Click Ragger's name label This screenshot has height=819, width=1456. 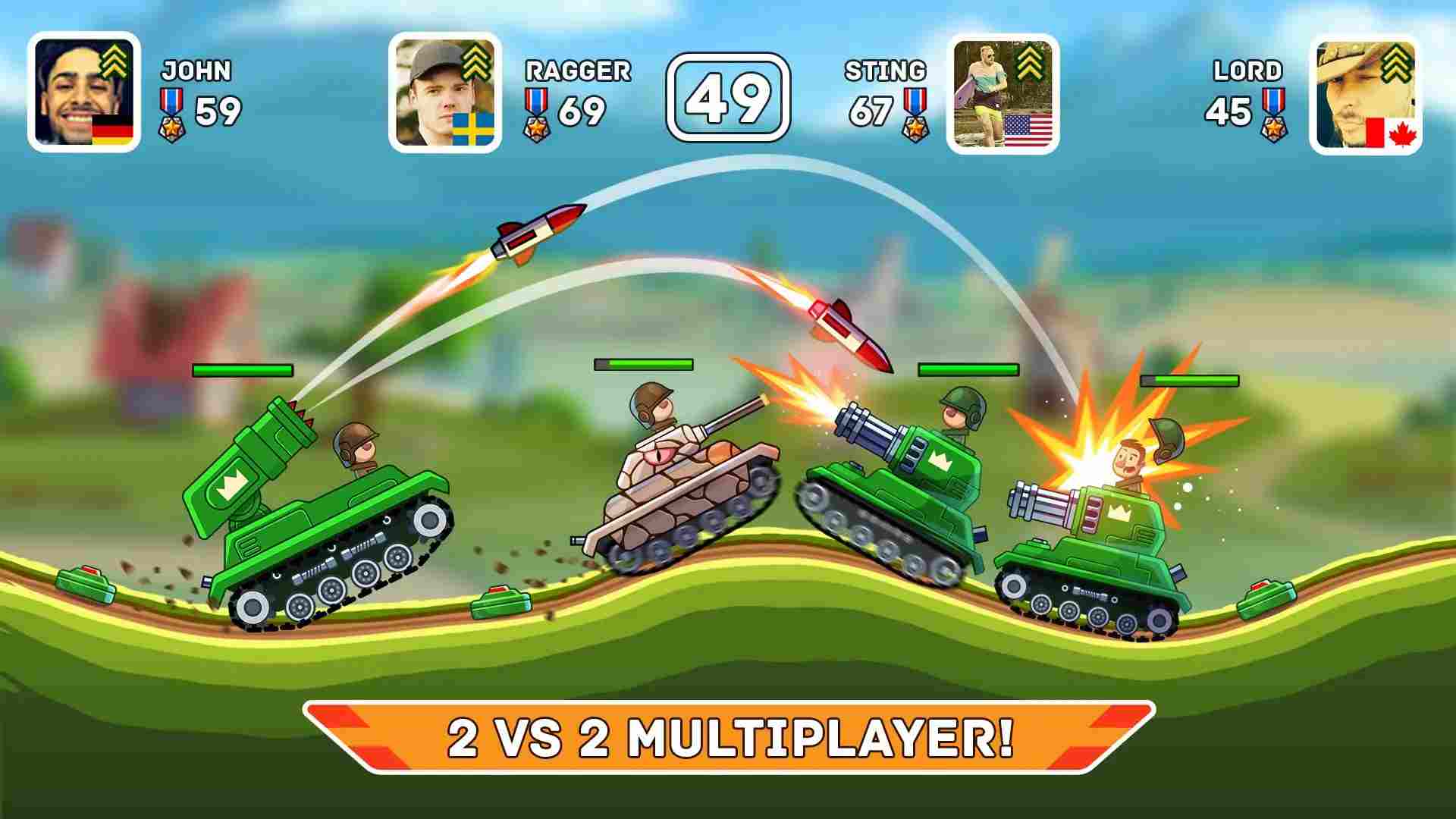[x=578, y=71]
